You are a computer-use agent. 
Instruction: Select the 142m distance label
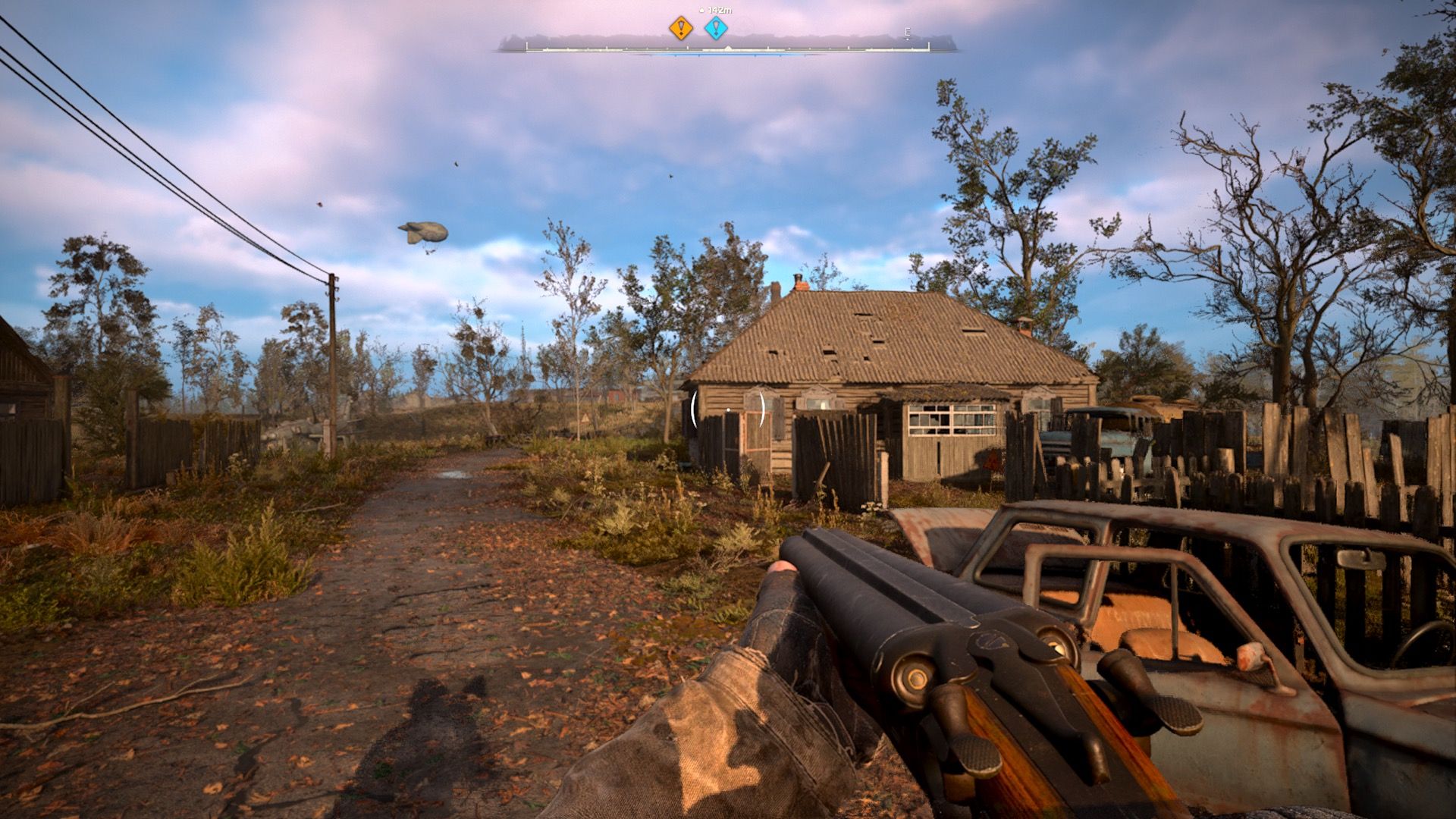tap(718, 10)
